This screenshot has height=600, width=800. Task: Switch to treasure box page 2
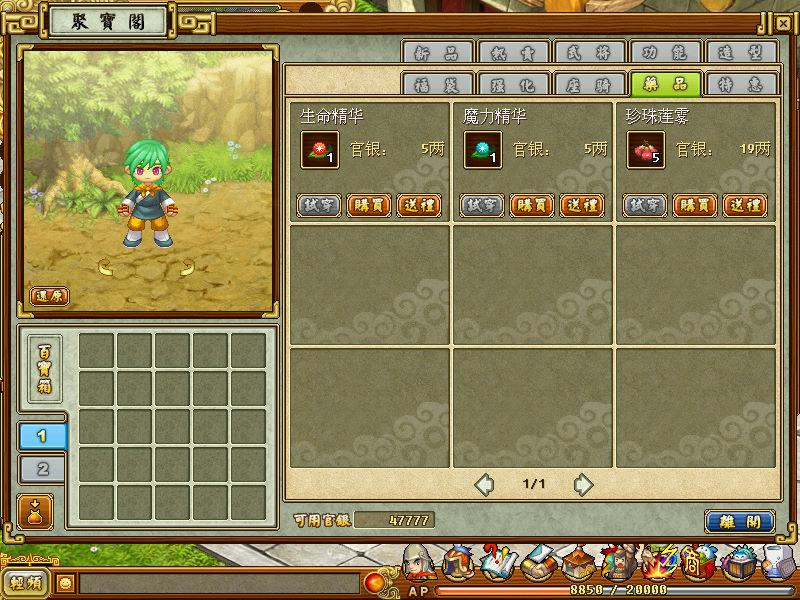(x=43, y=469)
